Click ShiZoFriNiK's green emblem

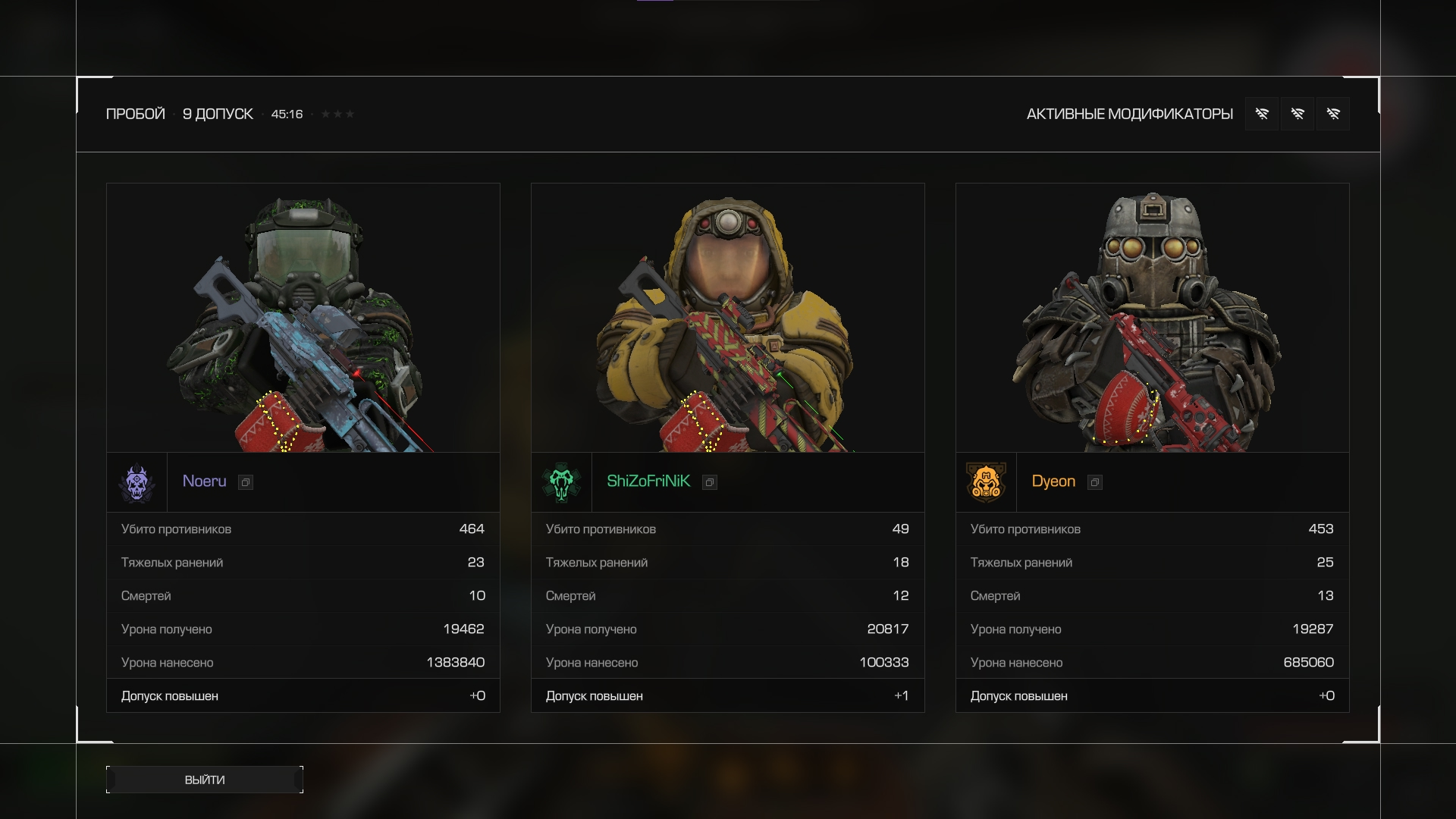[x=561, y=483]
